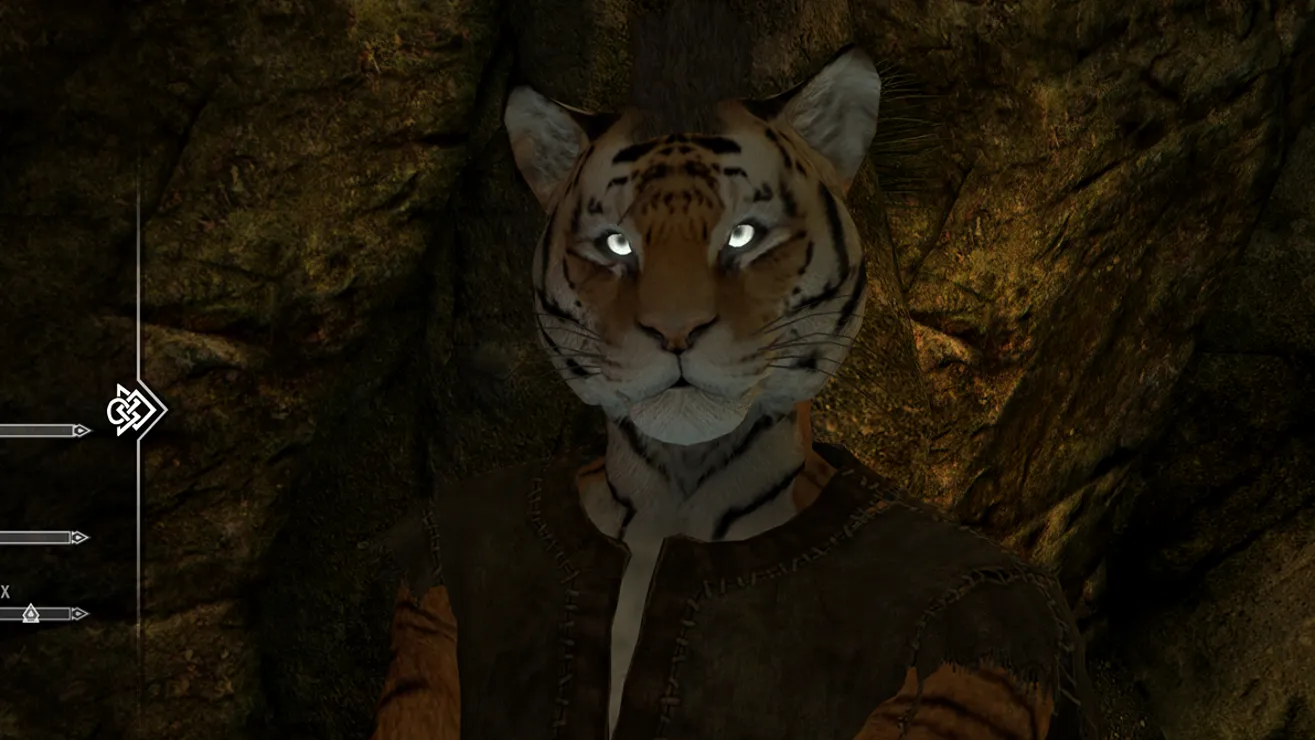This screenshot has width=1315, height=740.
Task: Click the arrowhead tip of the top bar
Action: (x=80, y=430)
